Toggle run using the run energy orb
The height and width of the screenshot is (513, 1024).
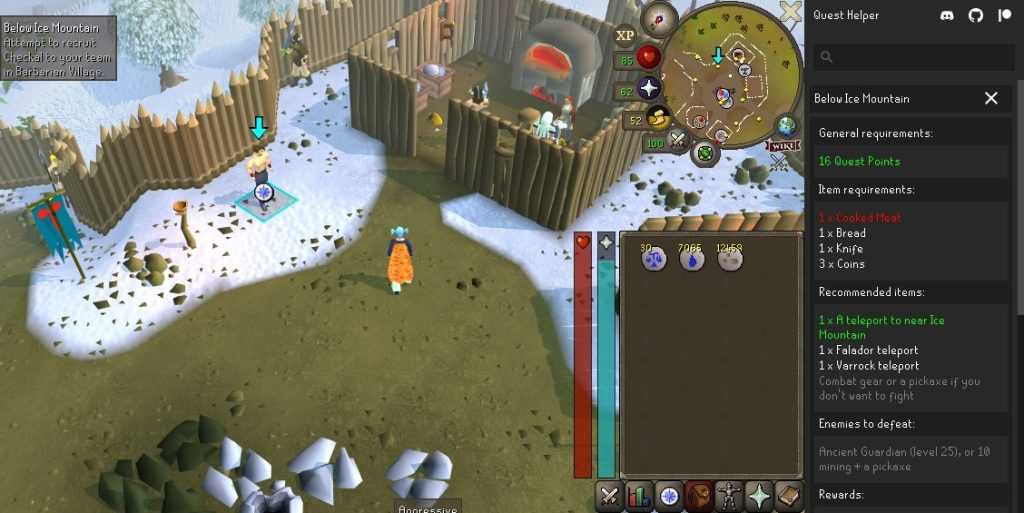coord(658,119)
